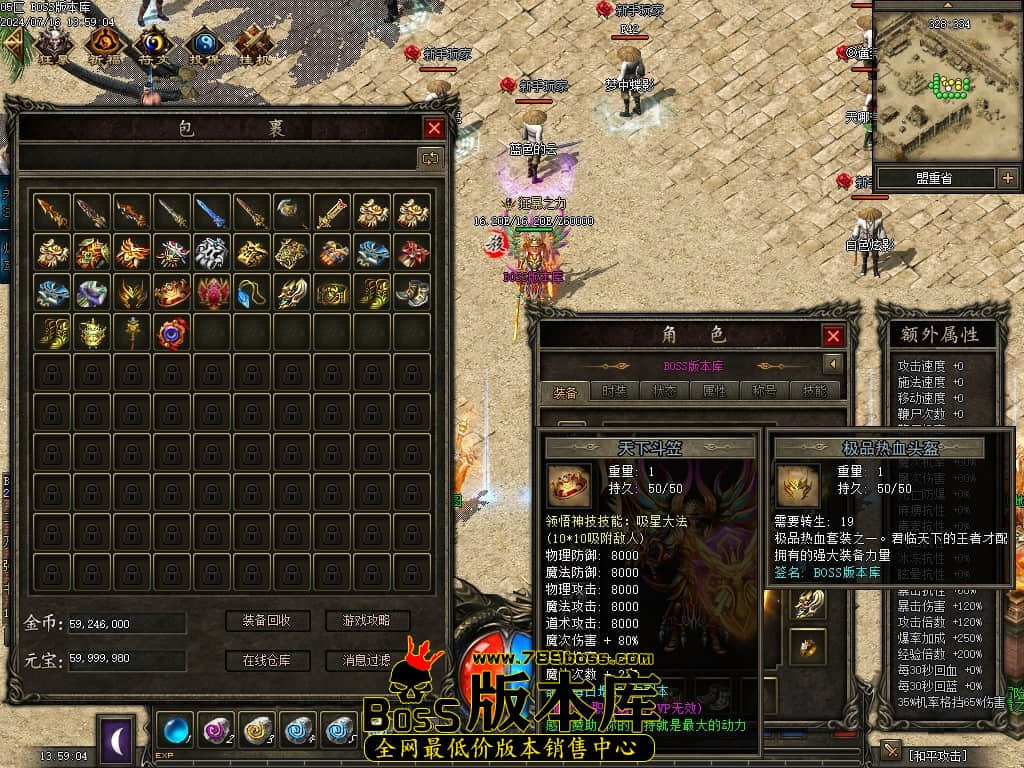Select the white lion head item in the bag

[x=211, y=252]
